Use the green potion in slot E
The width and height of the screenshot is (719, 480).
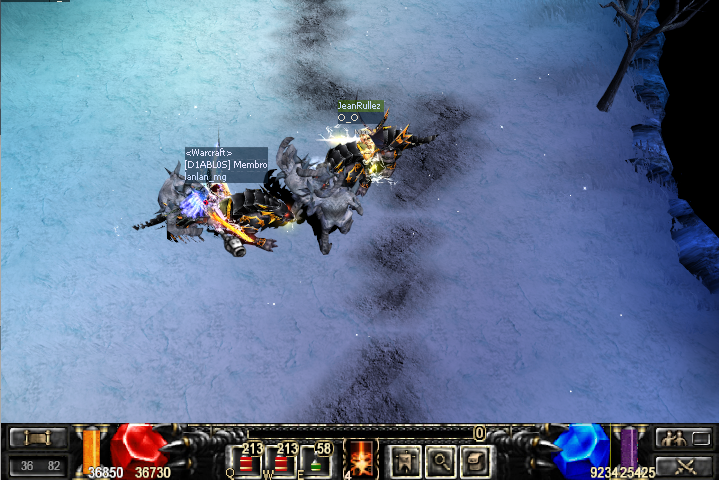point(318,462)
